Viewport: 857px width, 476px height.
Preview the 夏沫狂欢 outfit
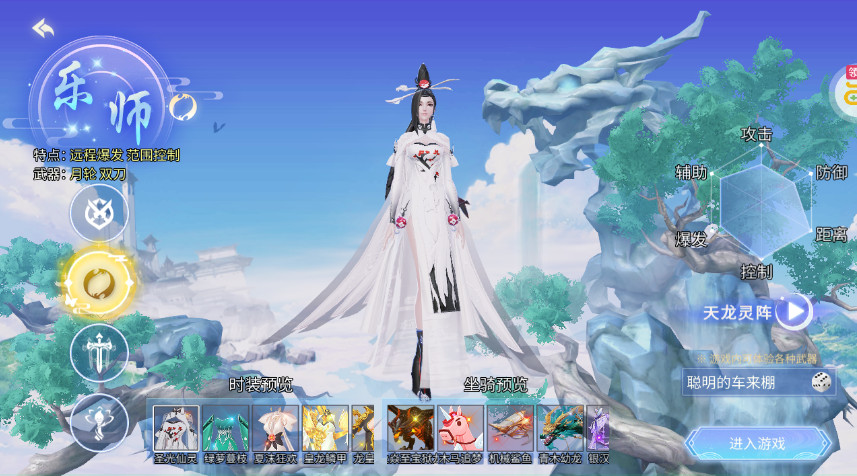275,428
